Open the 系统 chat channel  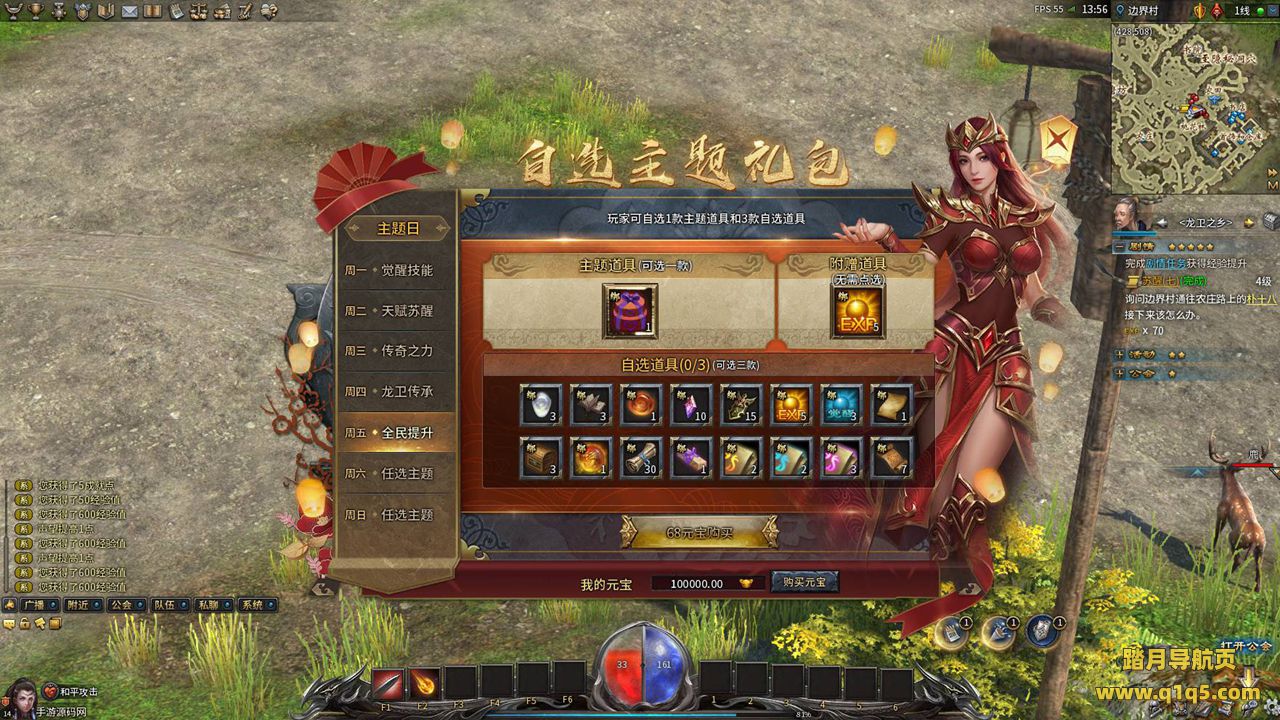point(252,605)
